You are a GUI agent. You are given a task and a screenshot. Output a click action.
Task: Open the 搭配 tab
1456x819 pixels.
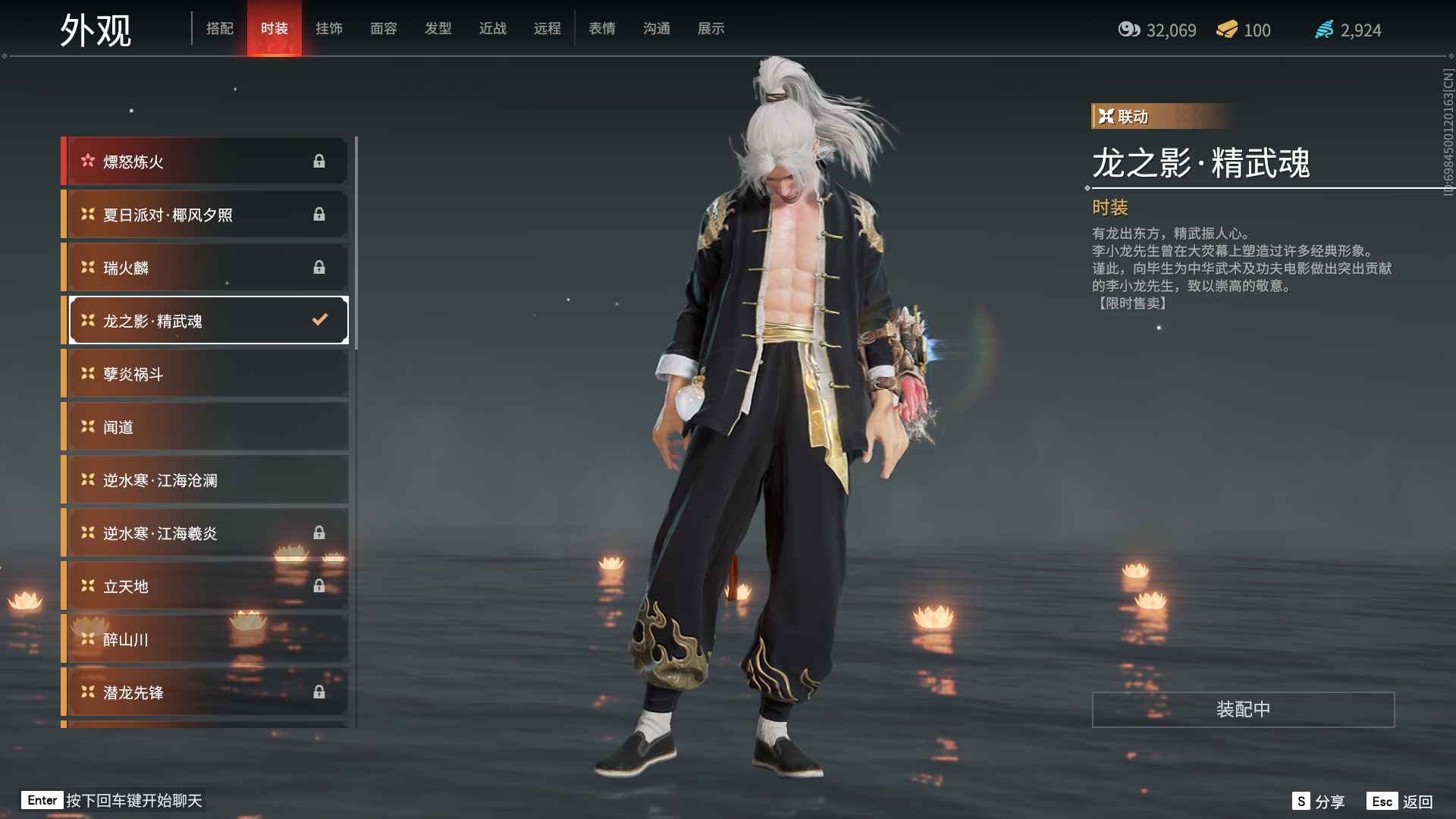(220, 28)
